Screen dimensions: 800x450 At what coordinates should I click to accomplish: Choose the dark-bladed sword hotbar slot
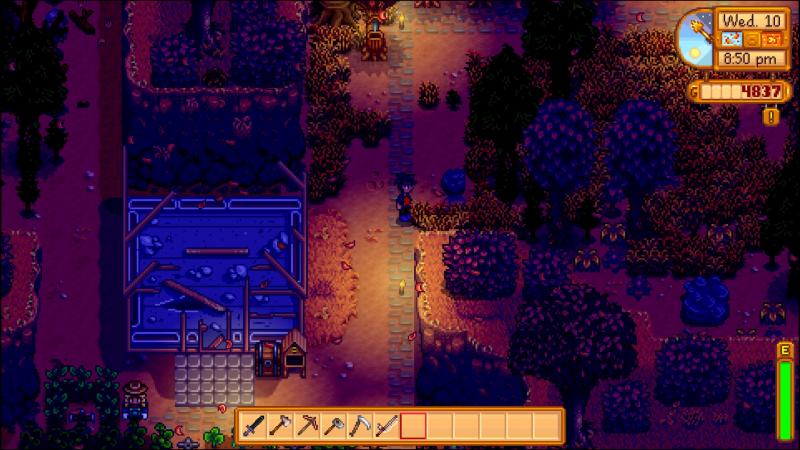[x=256, y=425]
